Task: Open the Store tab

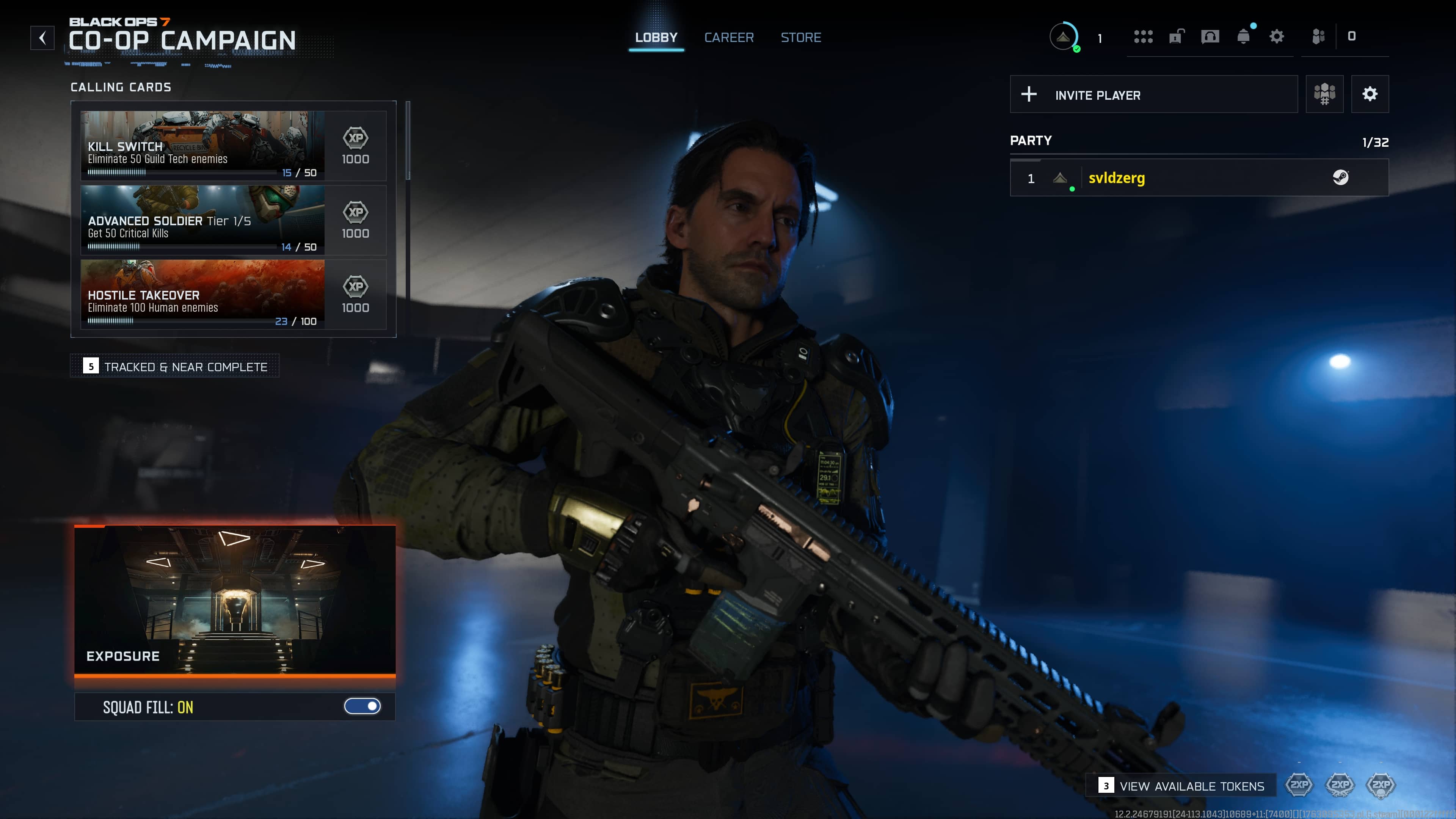Action: coord(800,37)
